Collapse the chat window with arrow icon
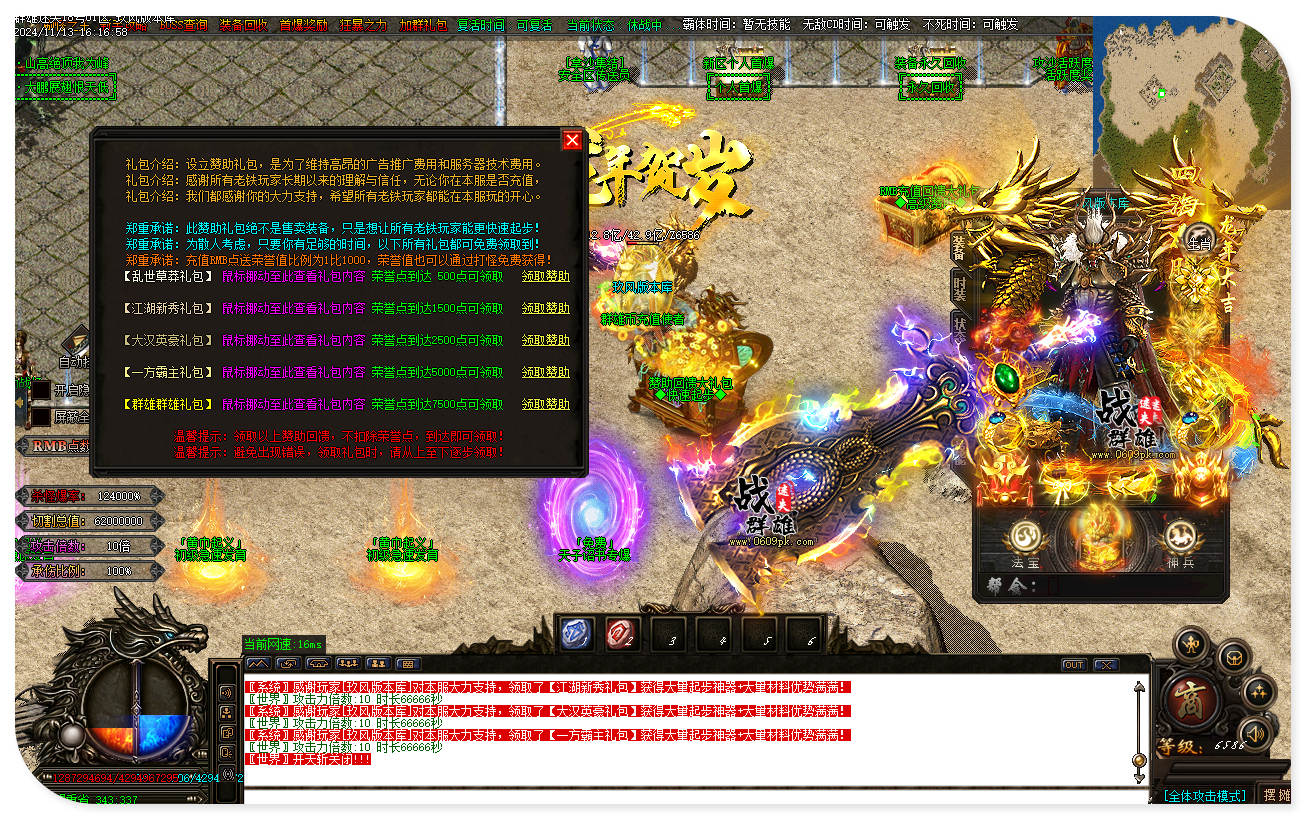This screenshot has height=819, width=1306. point(258,663)
